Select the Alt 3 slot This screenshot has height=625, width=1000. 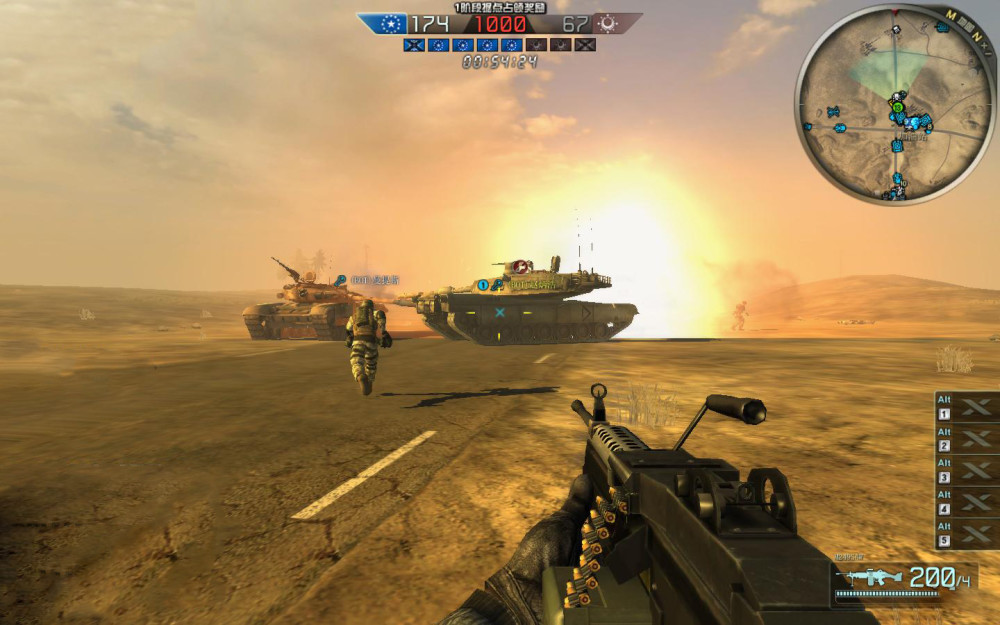(966, 471)
